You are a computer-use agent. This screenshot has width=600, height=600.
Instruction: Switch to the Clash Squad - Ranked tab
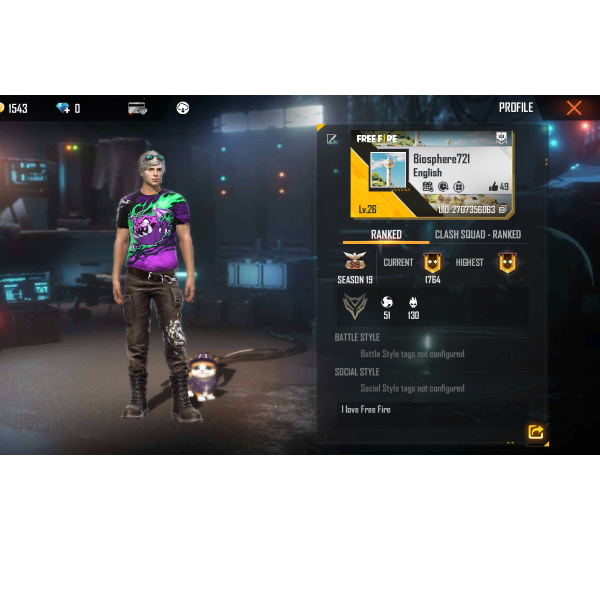click(477, 235)
